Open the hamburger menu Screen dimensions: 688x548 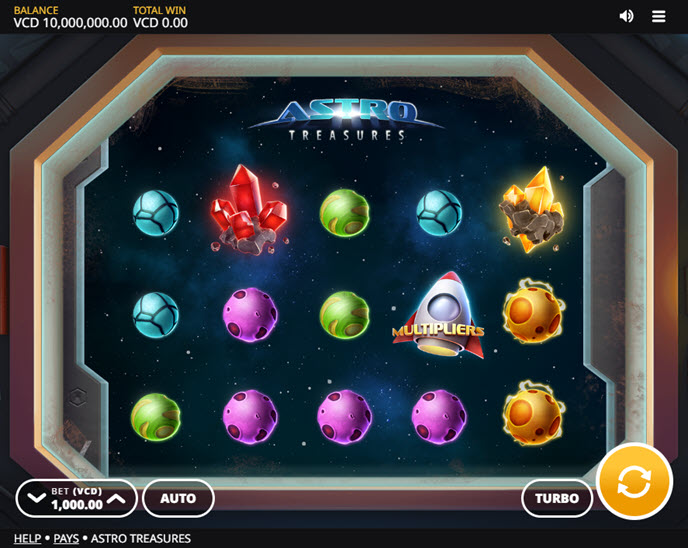coord(659,16)
